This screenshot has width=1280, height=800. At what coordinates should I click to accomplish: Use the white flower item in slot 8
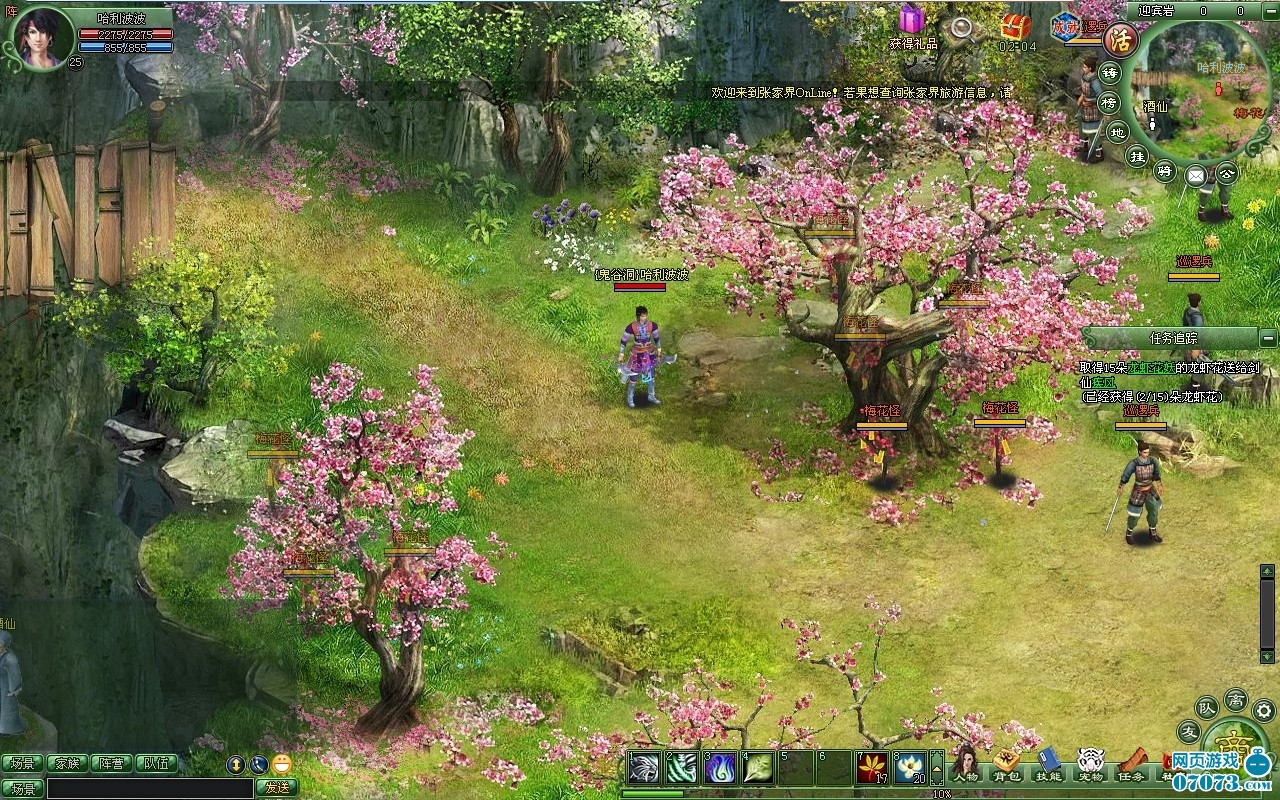[910, 767]
